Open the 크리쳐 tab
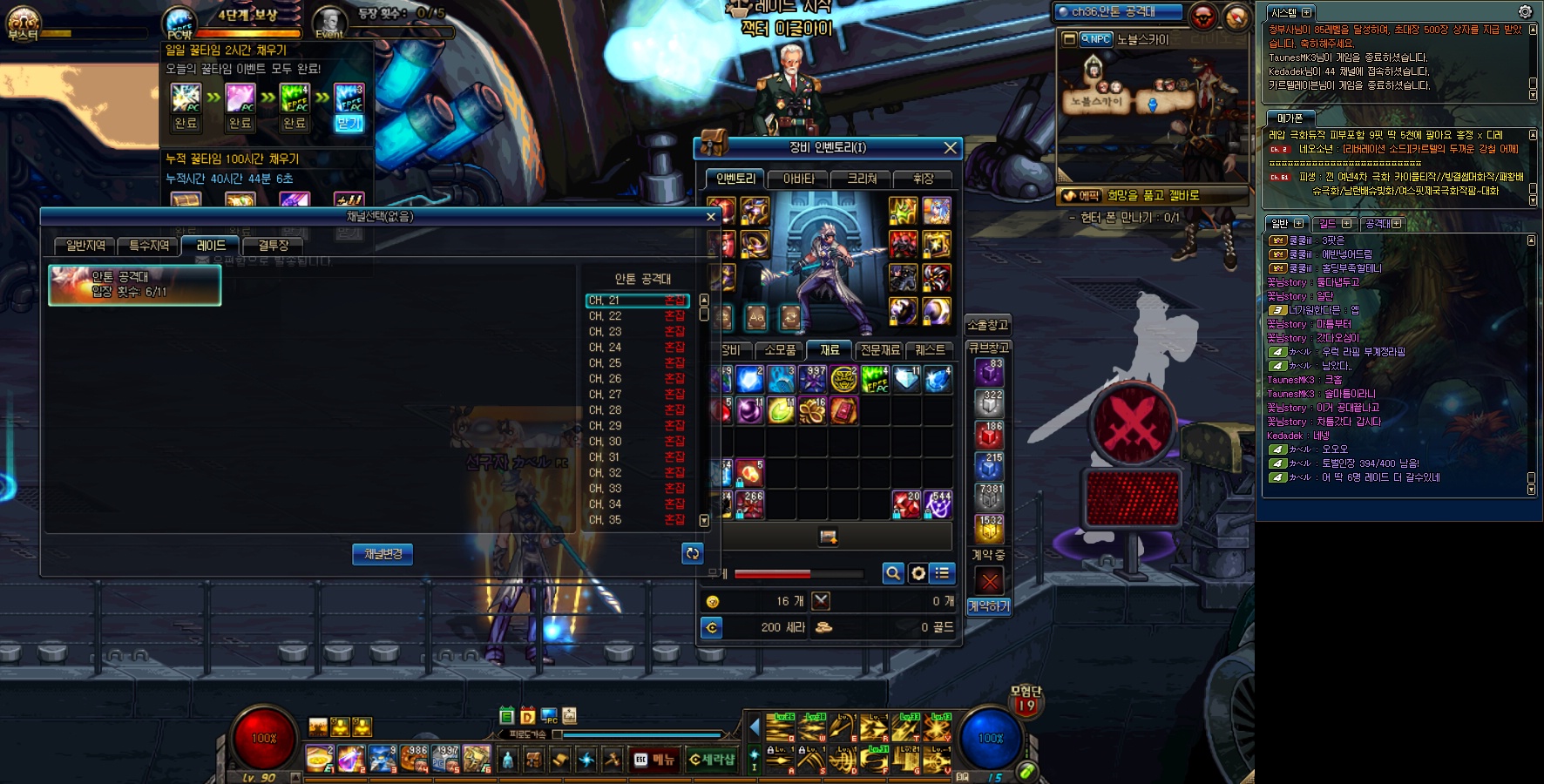Viewport: 1544px width, 784px height. pos(862,179)
